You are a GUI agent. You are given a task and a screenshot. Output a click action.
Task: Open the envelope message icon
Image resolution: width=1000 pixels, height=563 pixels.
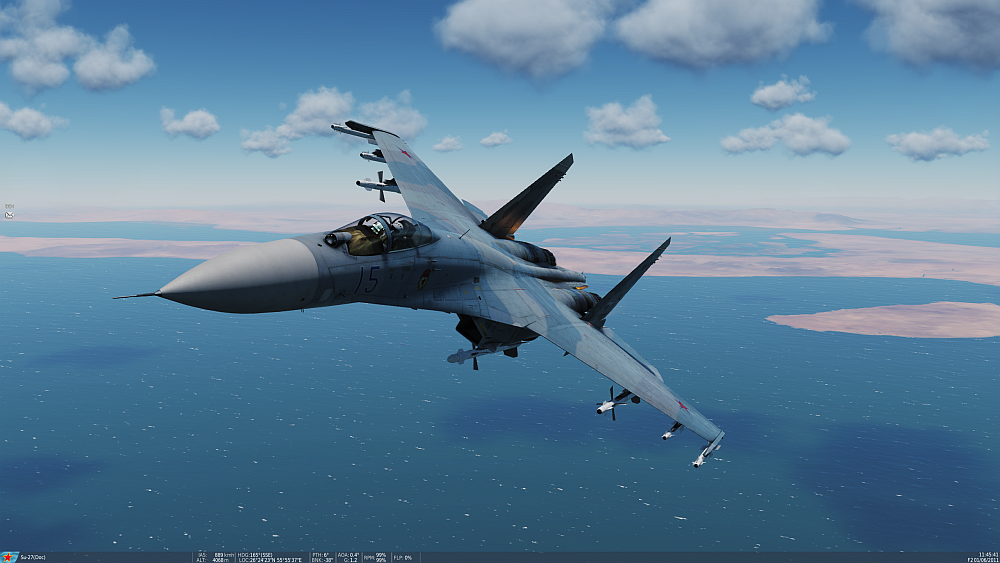(9, 214)
